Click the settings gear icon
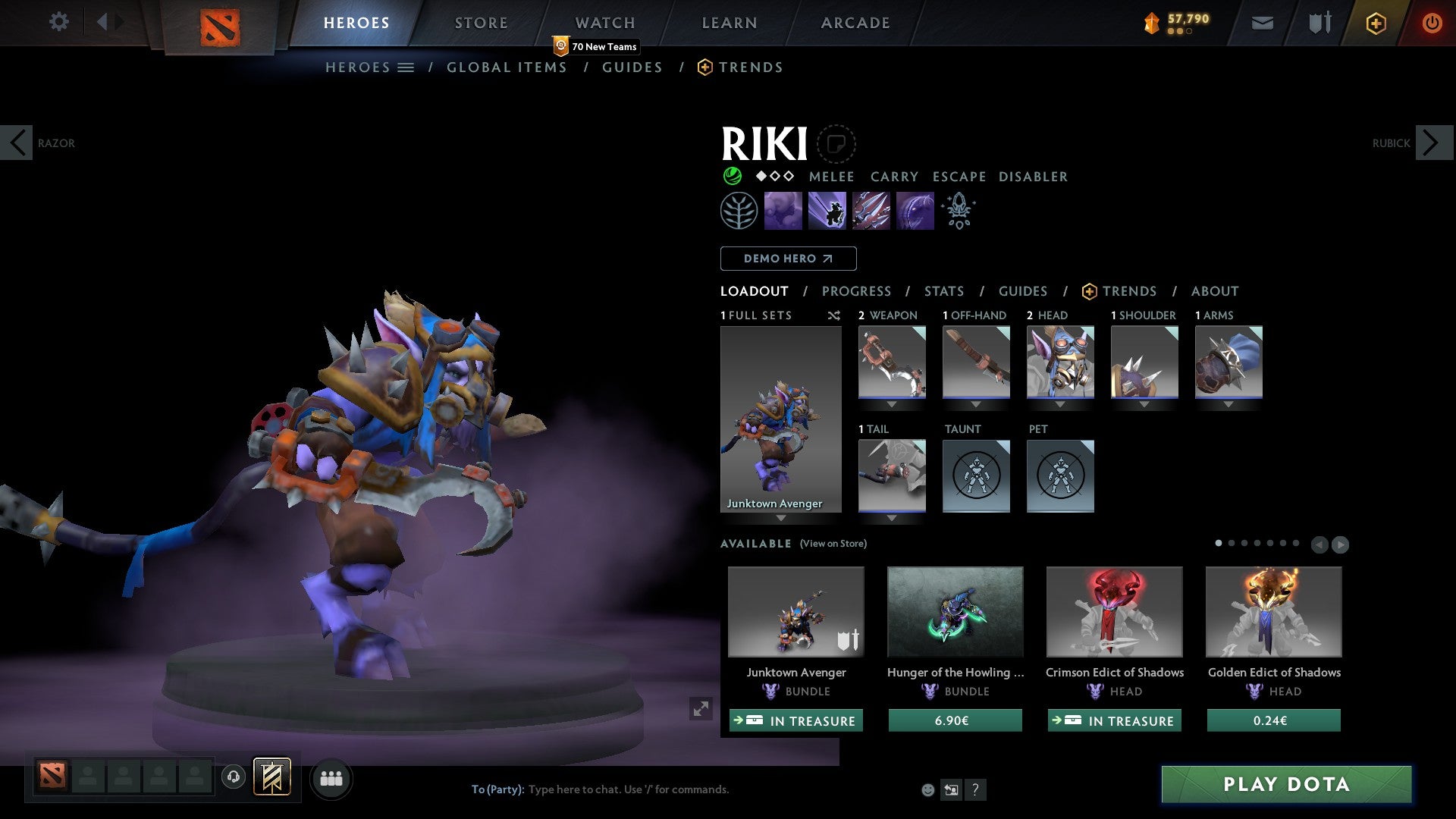This screenshot has height=819, width=1456. coord(58,22)
